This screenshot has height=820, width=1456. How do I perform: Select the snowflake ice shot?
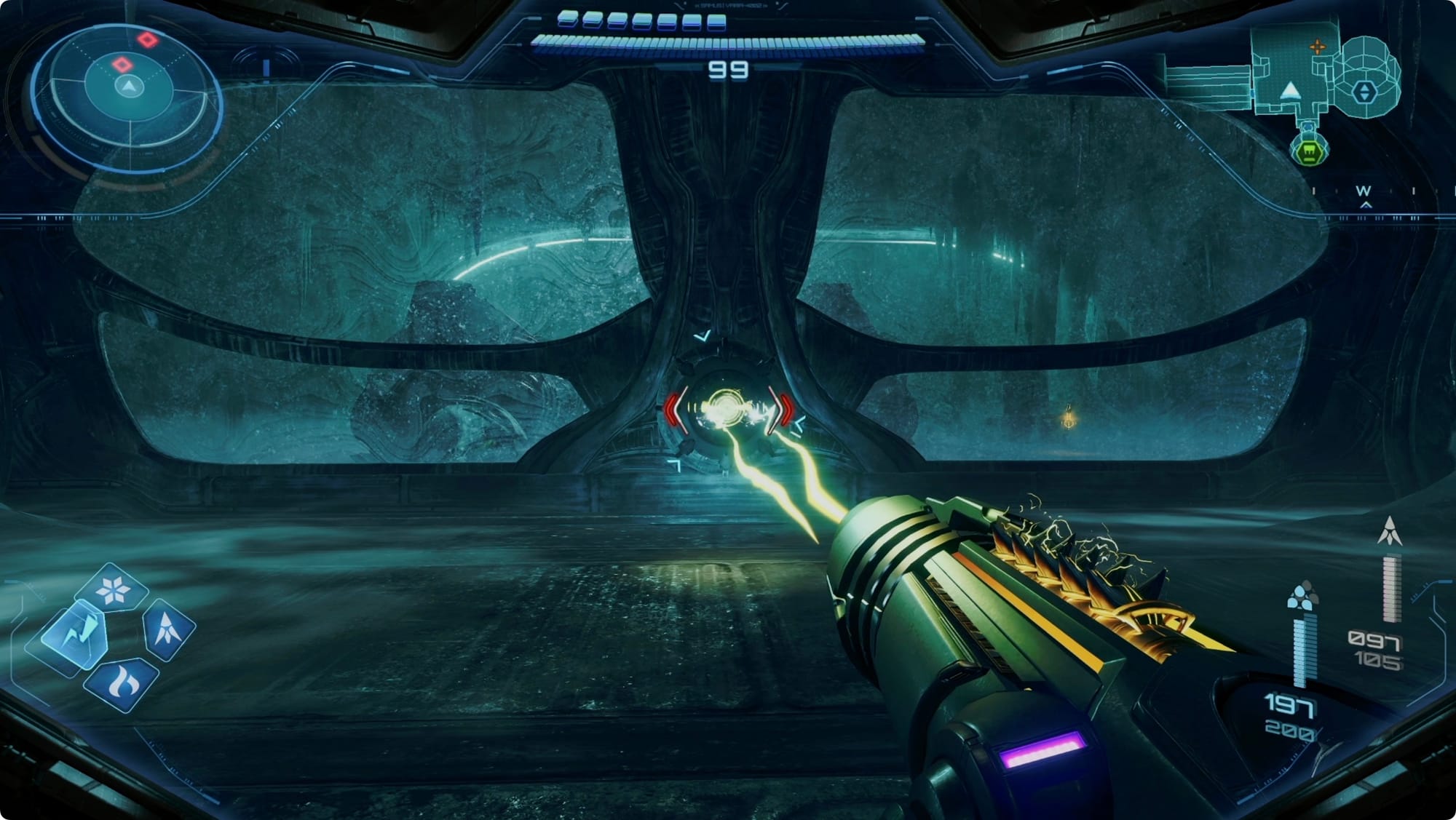[113, 589]
